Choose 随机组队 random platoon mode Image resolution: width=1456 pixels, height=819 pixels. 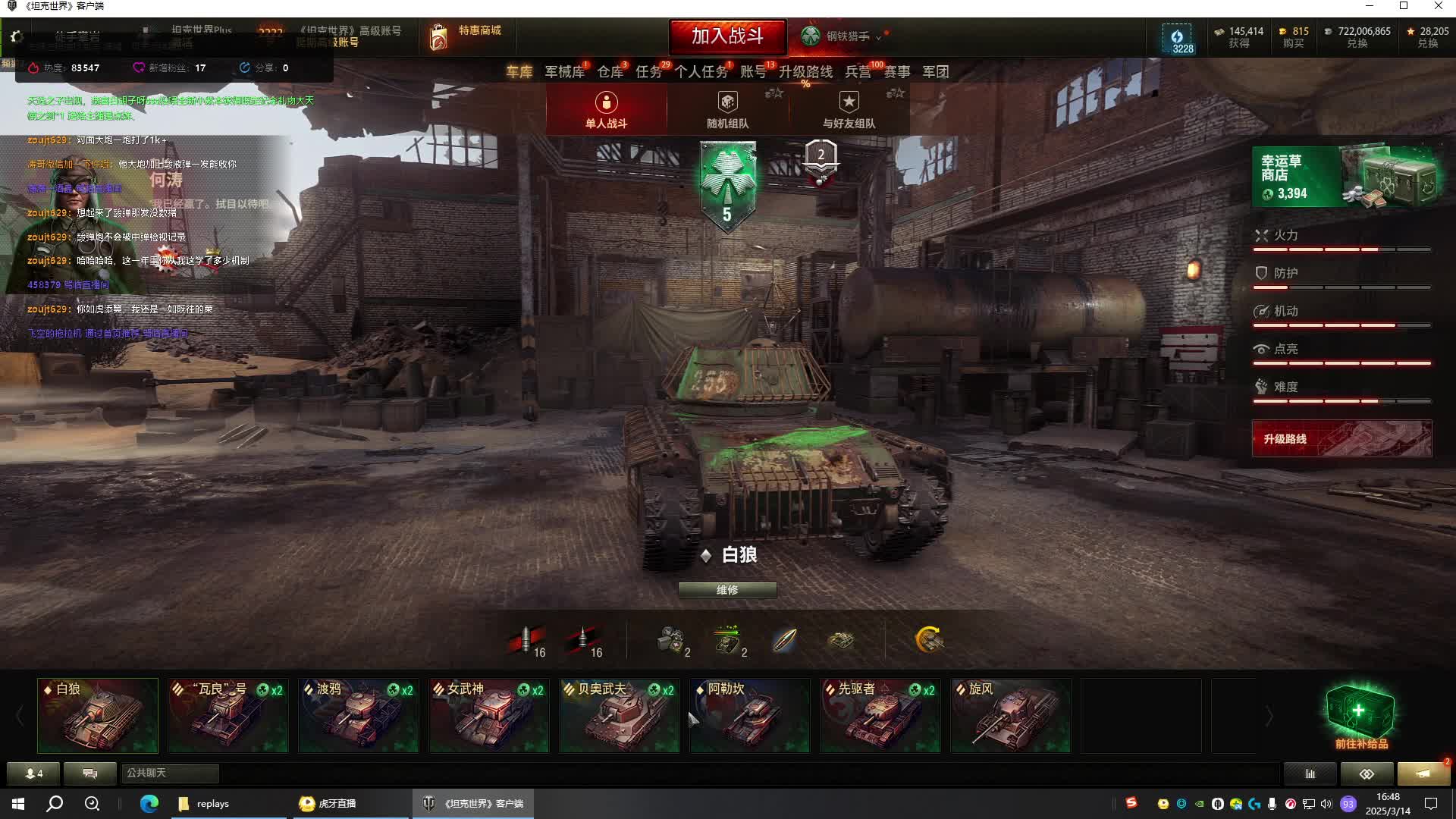(727, 110)
